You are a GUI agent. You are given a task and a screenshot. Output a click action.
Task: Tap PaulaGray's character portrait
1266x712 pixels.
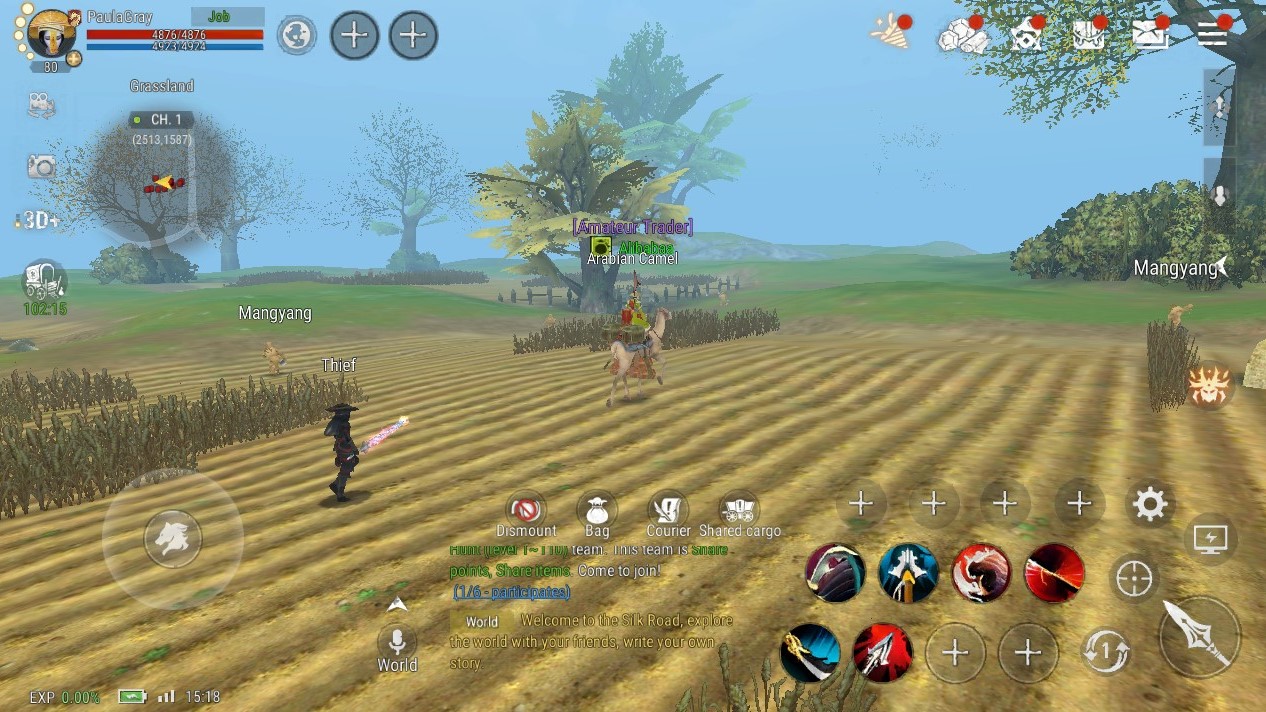(49, 35)
